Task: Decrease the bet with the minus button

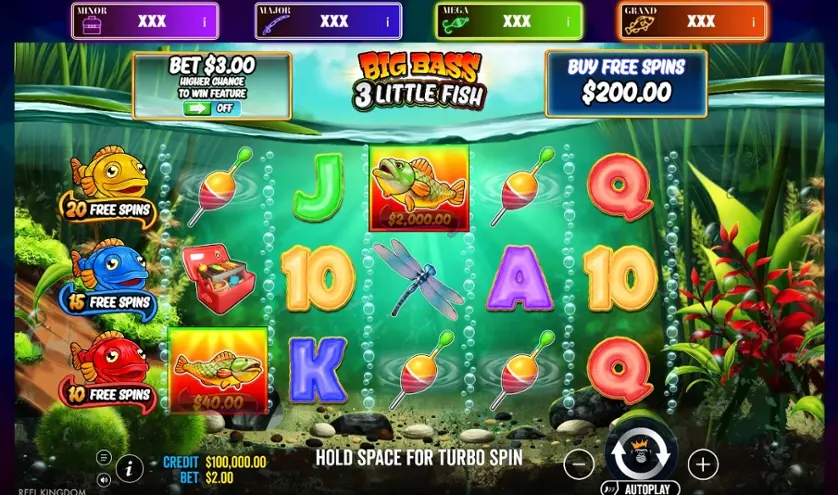Action: (578, 464)
